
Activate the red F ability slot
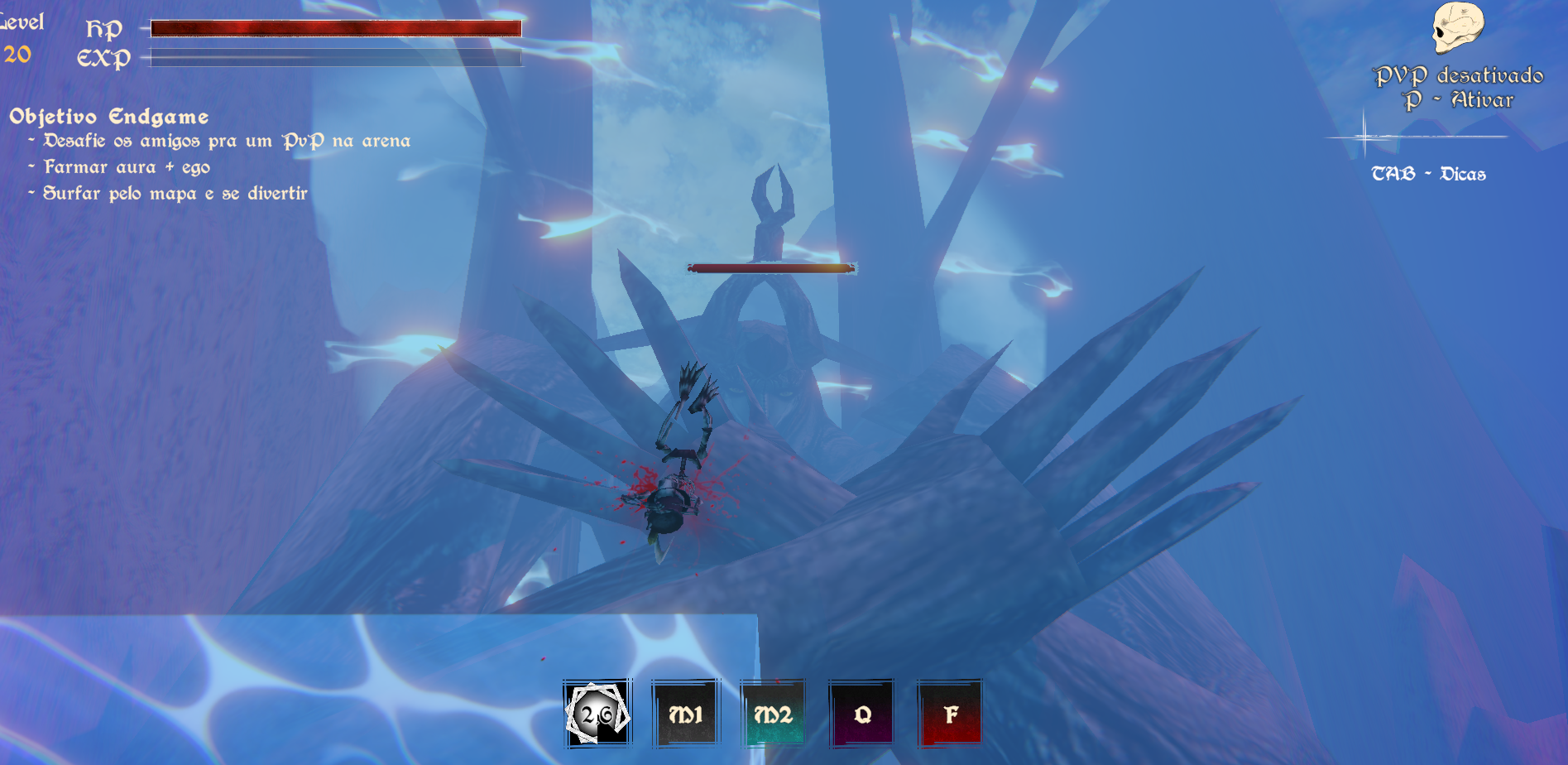(x=950, y=714)
